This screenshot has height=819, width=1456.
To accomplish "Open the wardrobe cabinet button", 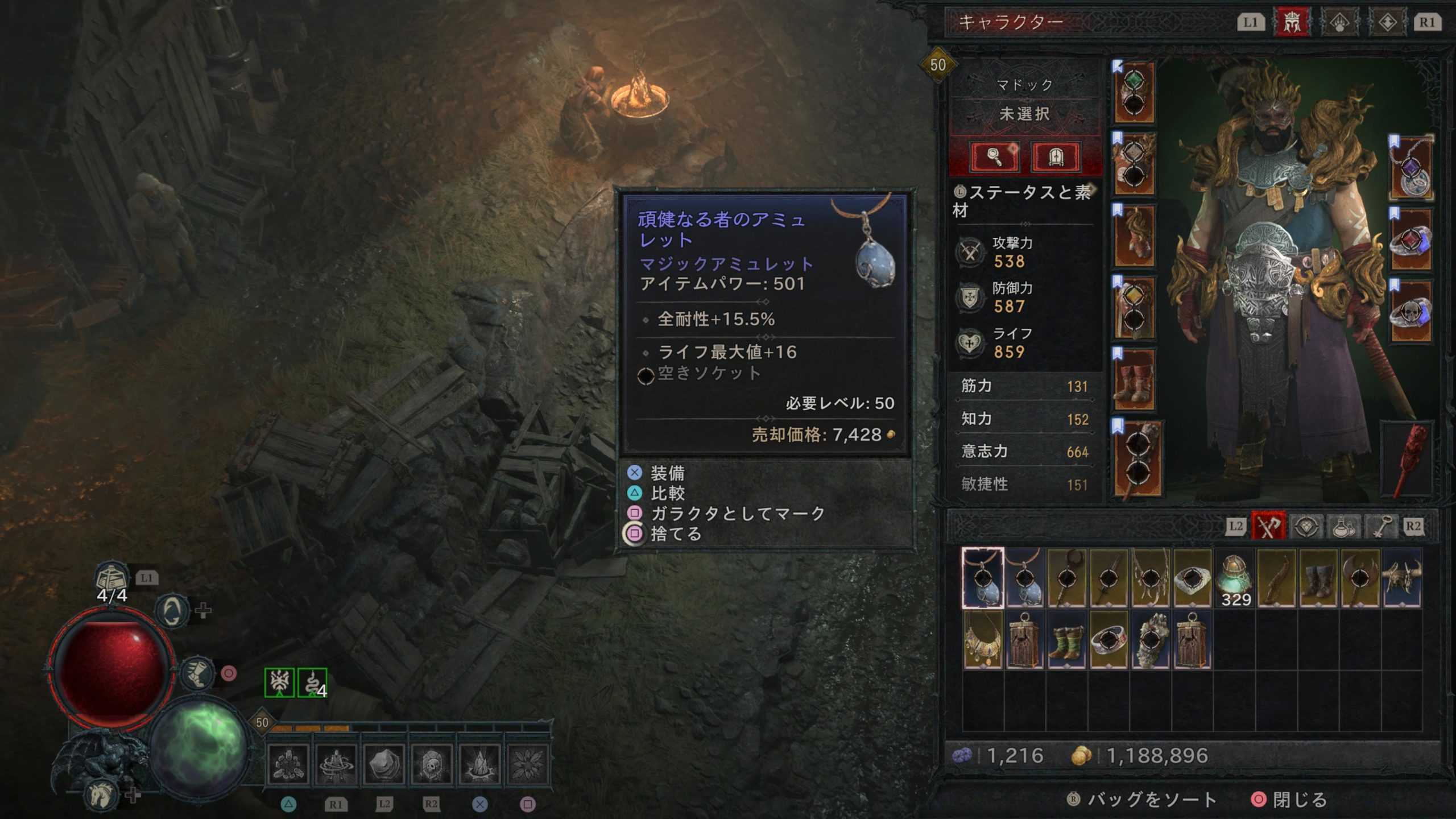I will coord(1055,156).
